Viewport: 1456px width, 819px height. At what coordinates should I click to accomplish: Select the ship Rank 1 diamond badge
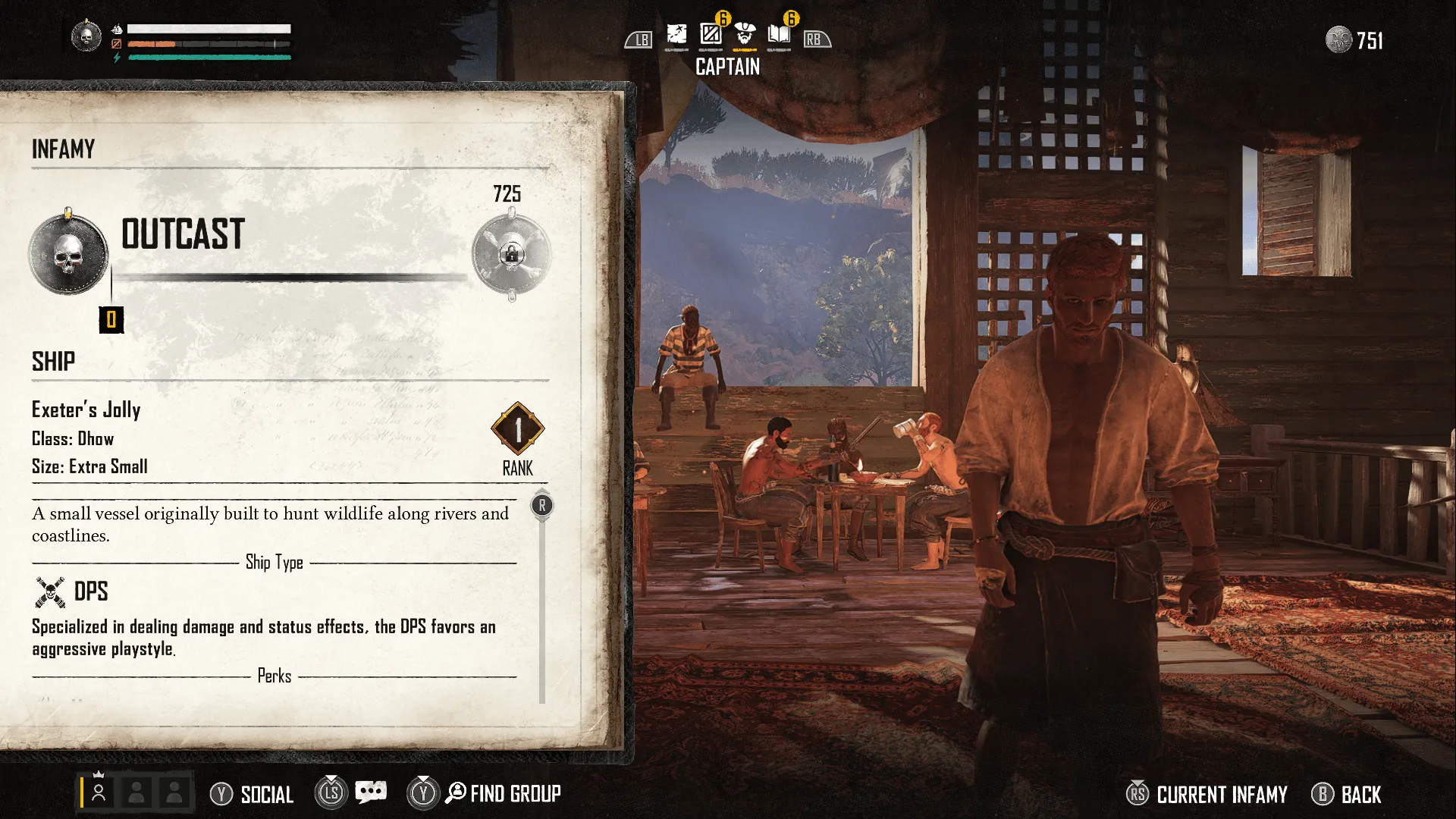click(518, 430)
